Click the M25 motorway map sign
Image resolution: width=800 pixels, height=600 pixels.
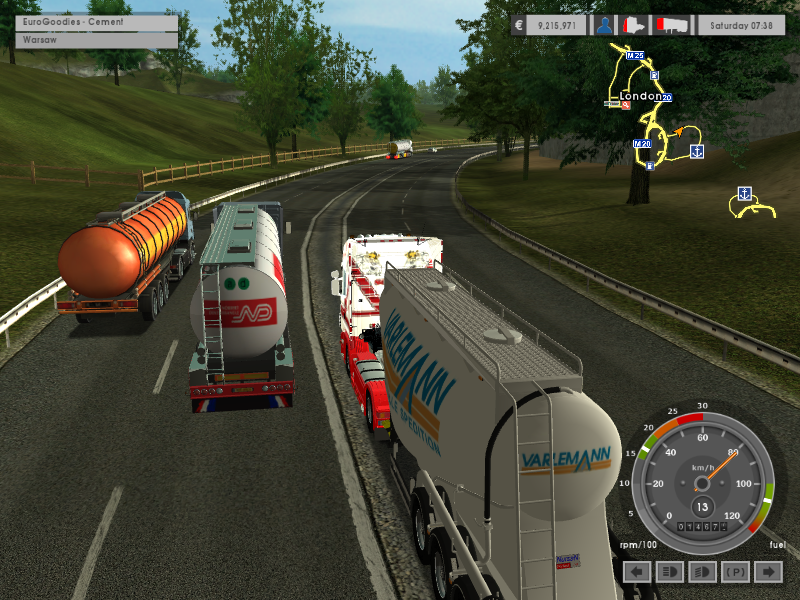tap(635, 56)
